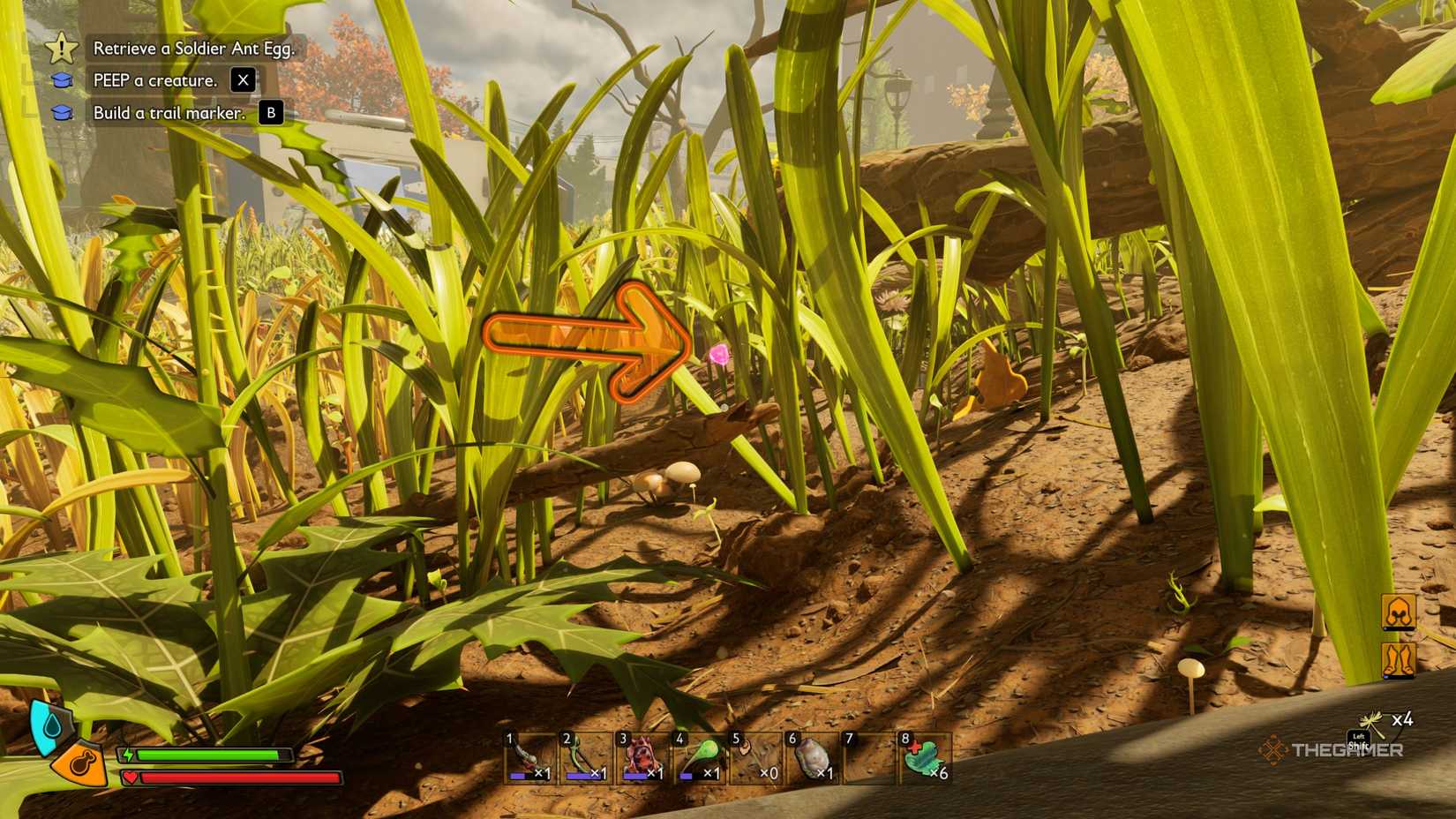This screenshot has height=819, width=1456.
Task: Click the X keybind badge for PEEP
Action: pos(242,79)
